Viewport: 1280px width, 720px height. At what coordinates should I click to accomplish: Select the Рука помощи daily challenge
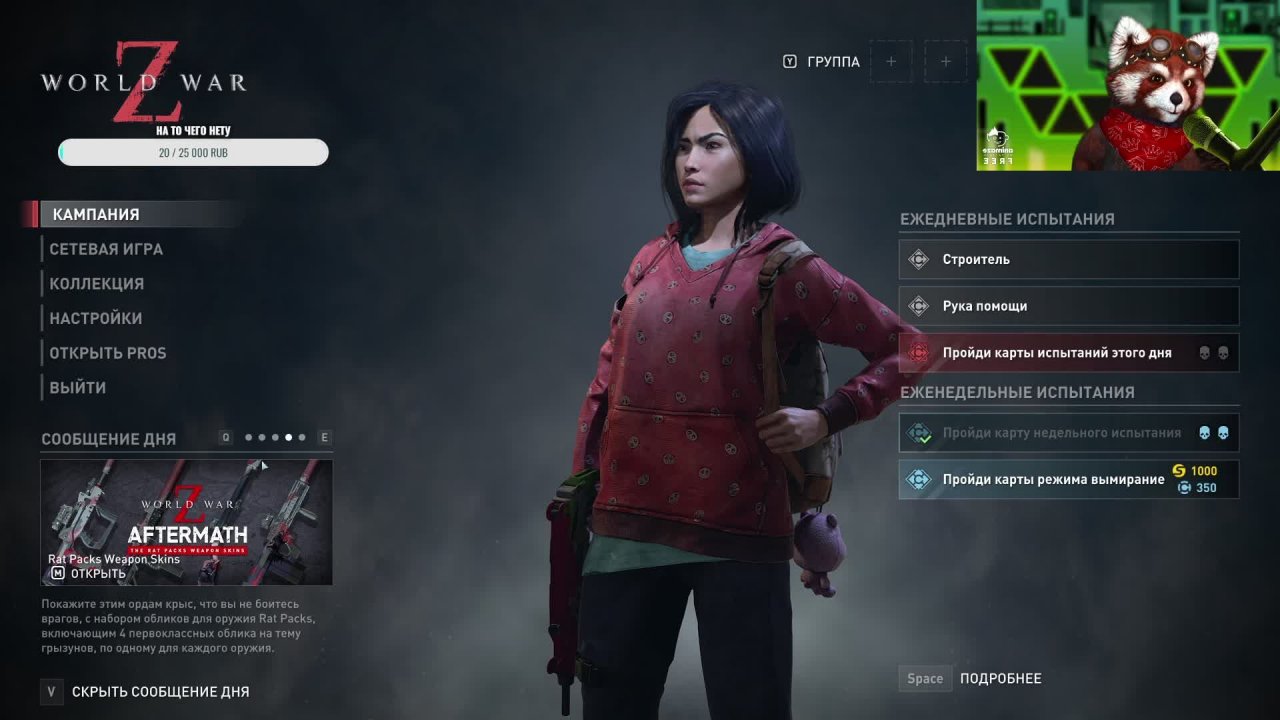click(1068, 306)
